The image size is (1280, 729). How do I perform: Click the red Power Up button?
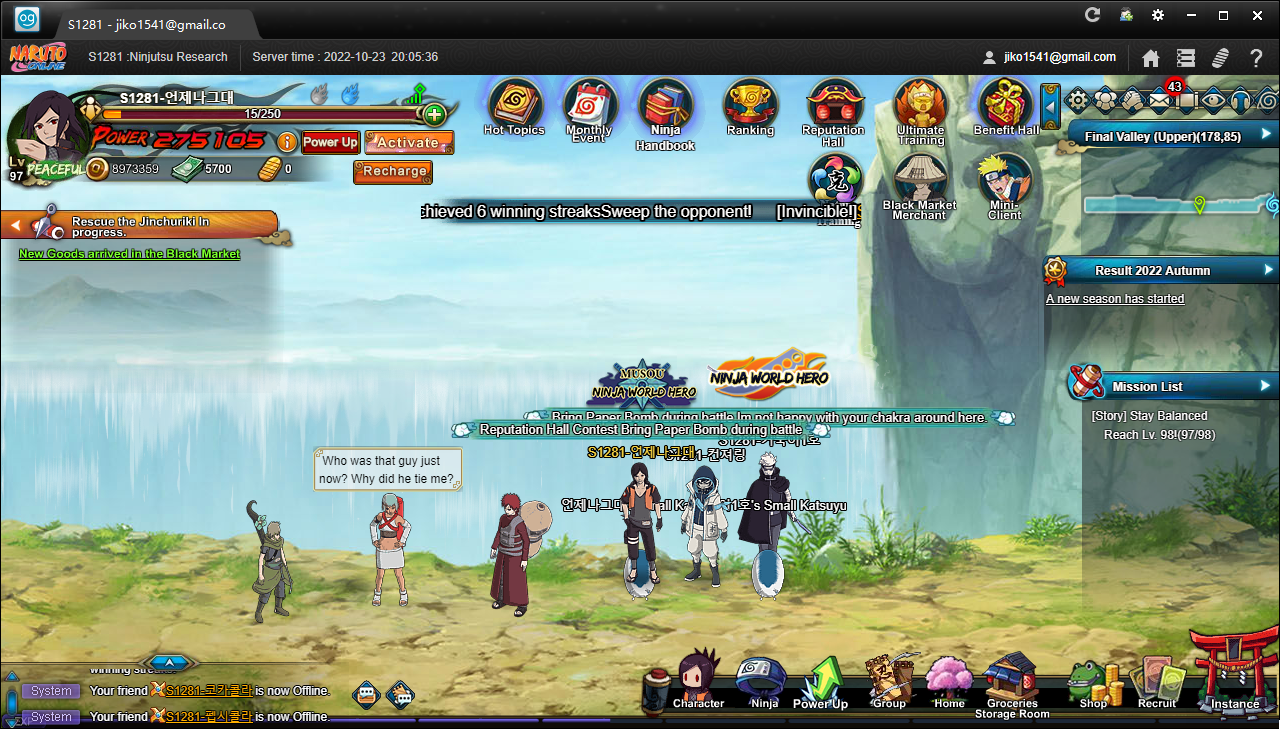(x=330, y=142)
